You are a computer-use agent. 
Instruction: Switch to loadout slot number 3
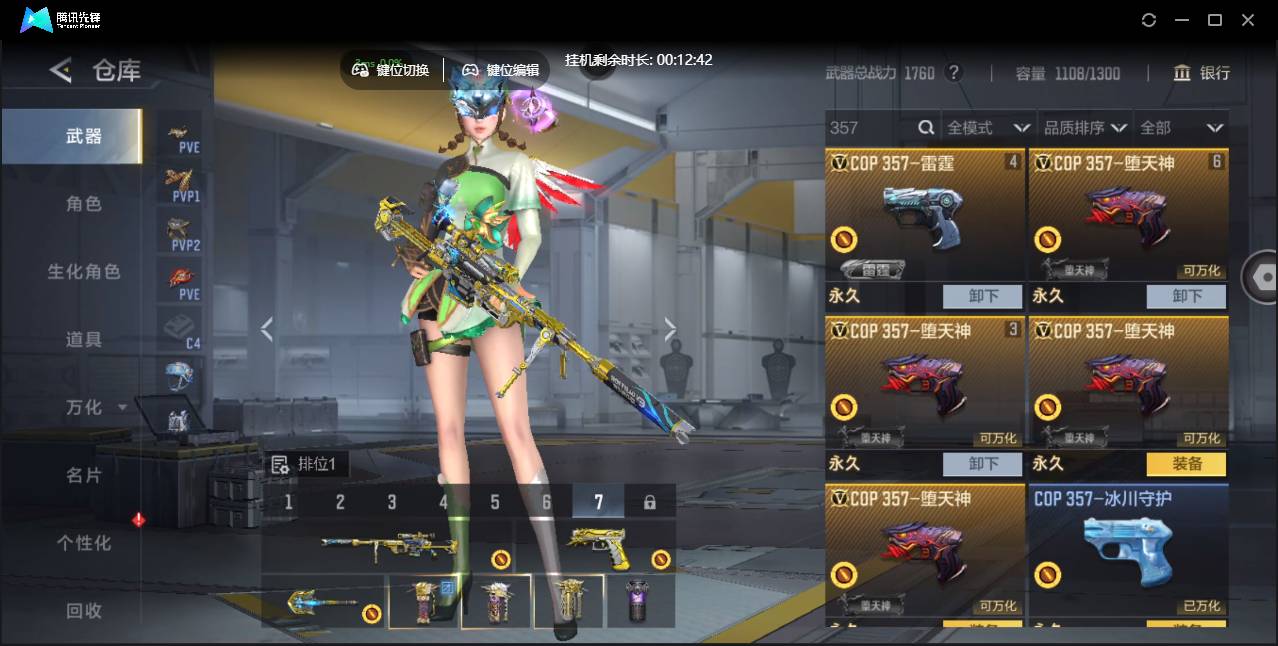click(392, 502)
